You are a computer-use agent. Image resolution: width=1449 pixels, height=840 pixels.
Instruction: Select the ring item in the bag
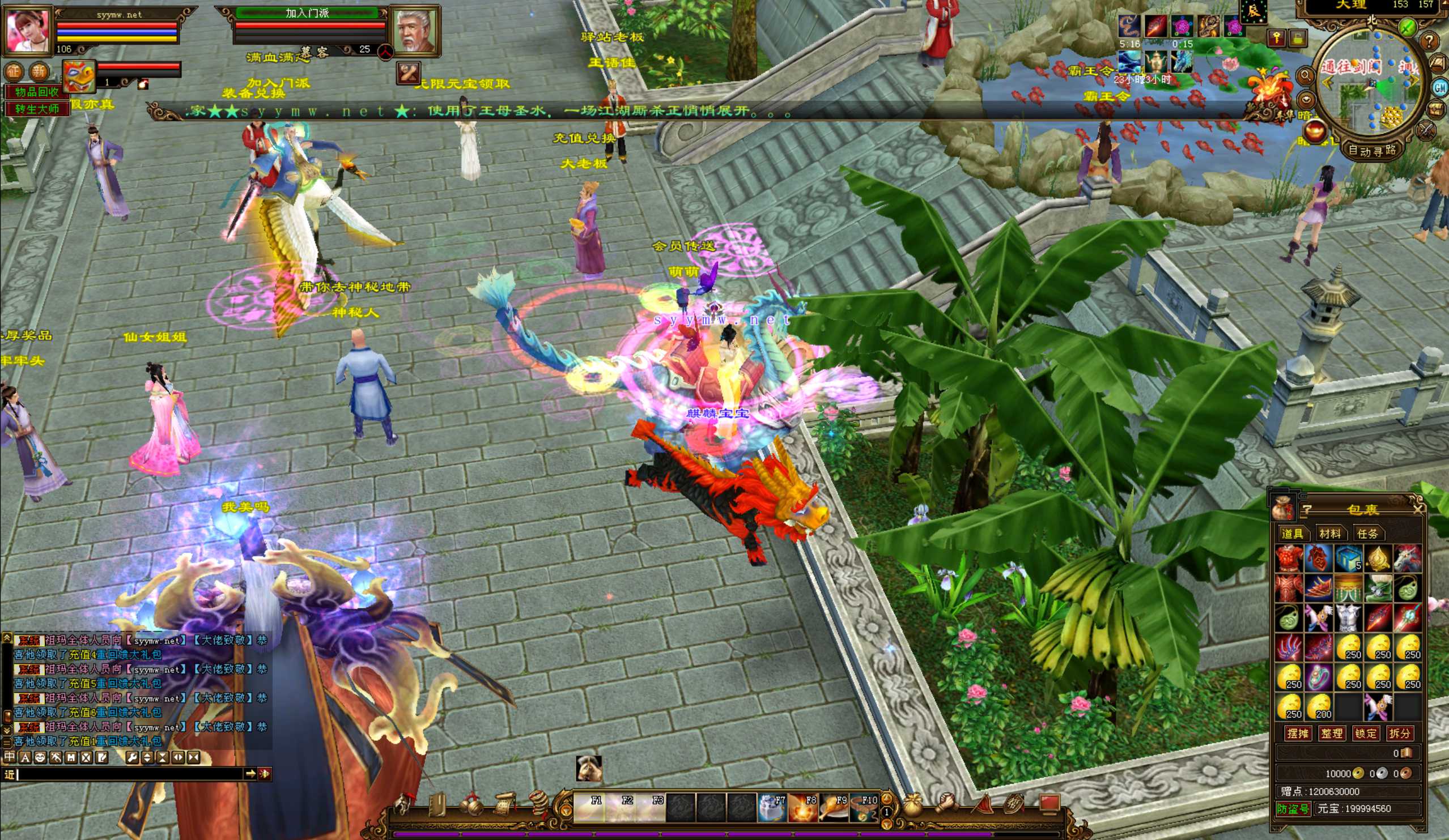[1319, 678]
